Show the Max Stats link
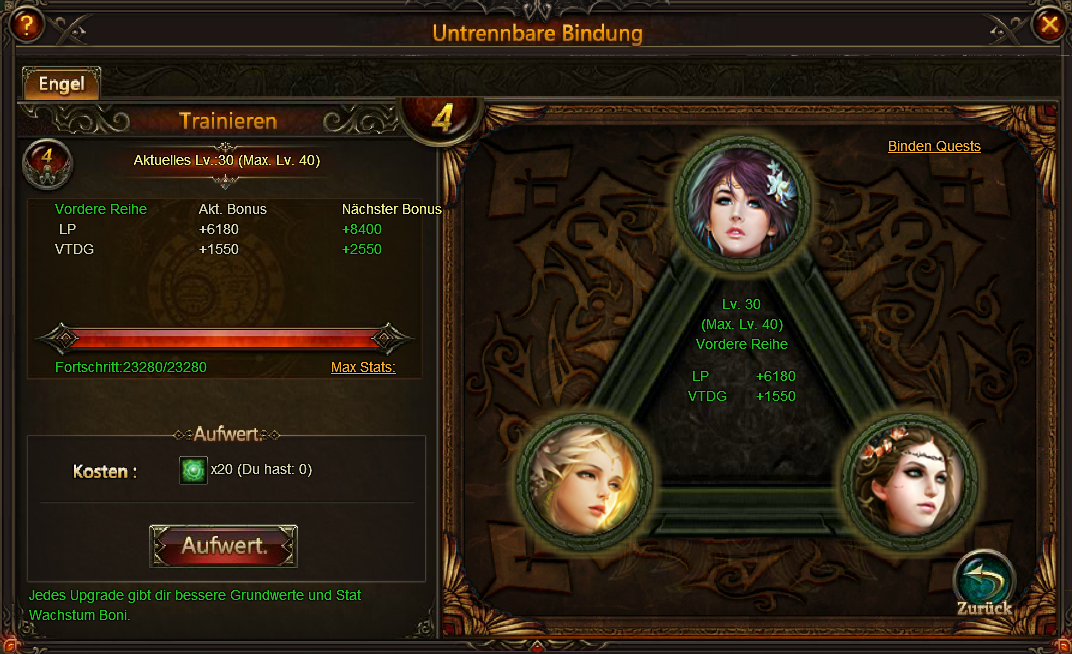This screenshot has width=1072, height=654. click(x=363, y=367)
